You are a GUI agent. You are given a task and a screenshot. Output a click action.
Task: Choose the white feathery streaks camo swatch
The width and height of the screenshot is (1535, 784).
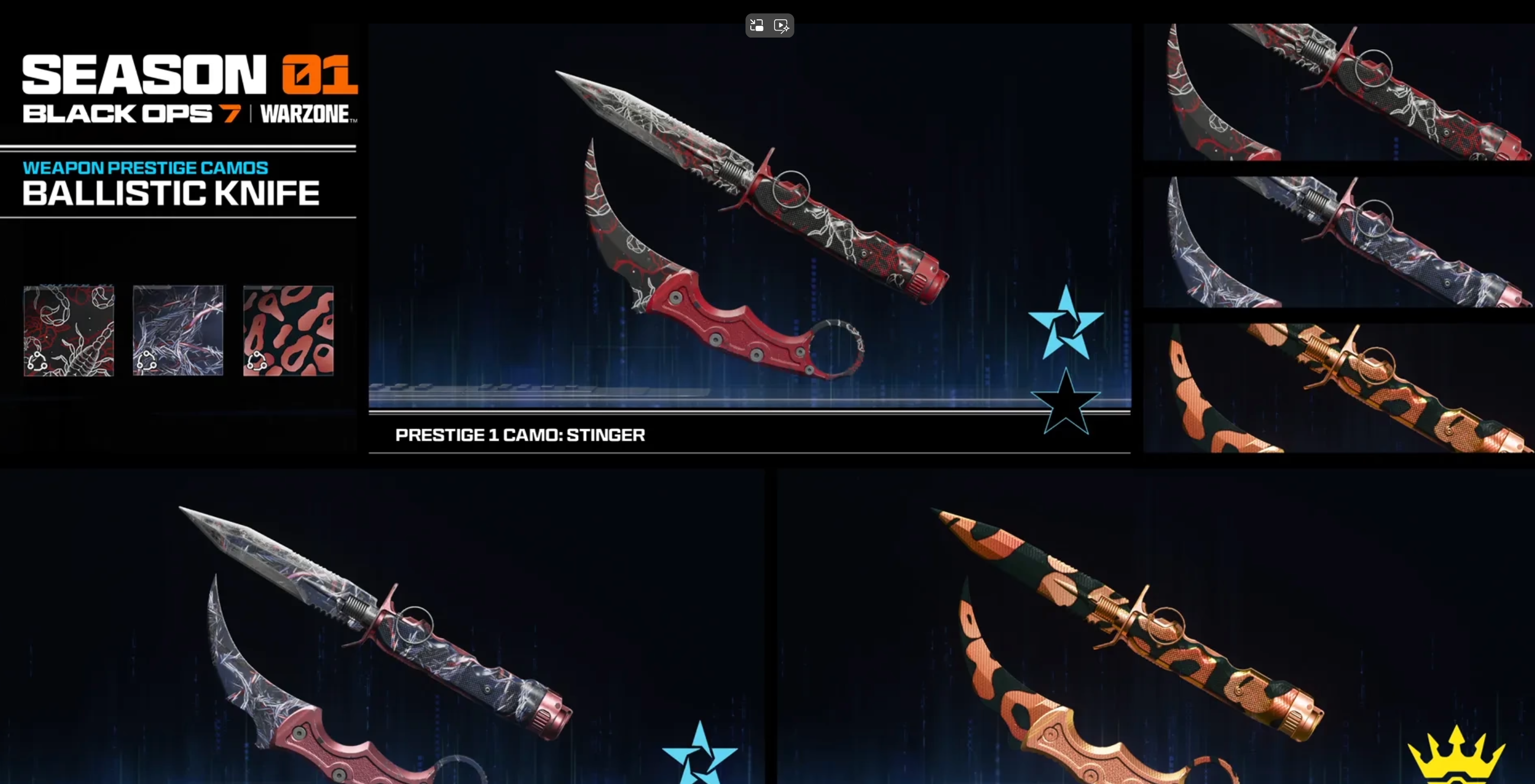(x=178, y=331)
